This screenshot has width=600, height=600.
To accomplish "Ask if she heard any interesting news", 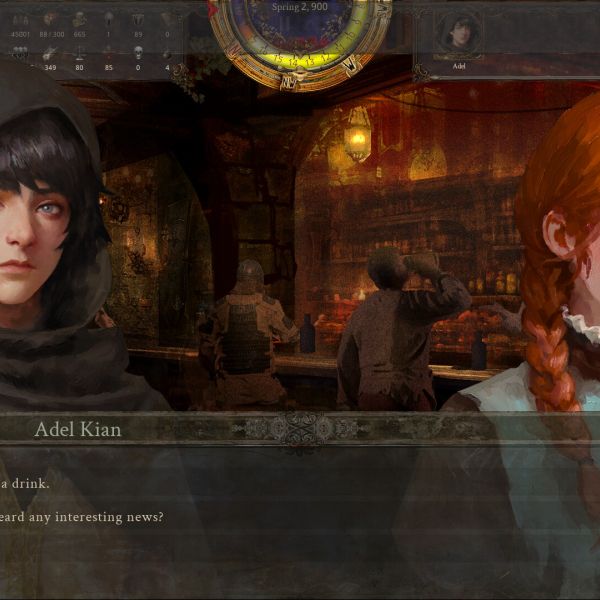I will 82,517.
